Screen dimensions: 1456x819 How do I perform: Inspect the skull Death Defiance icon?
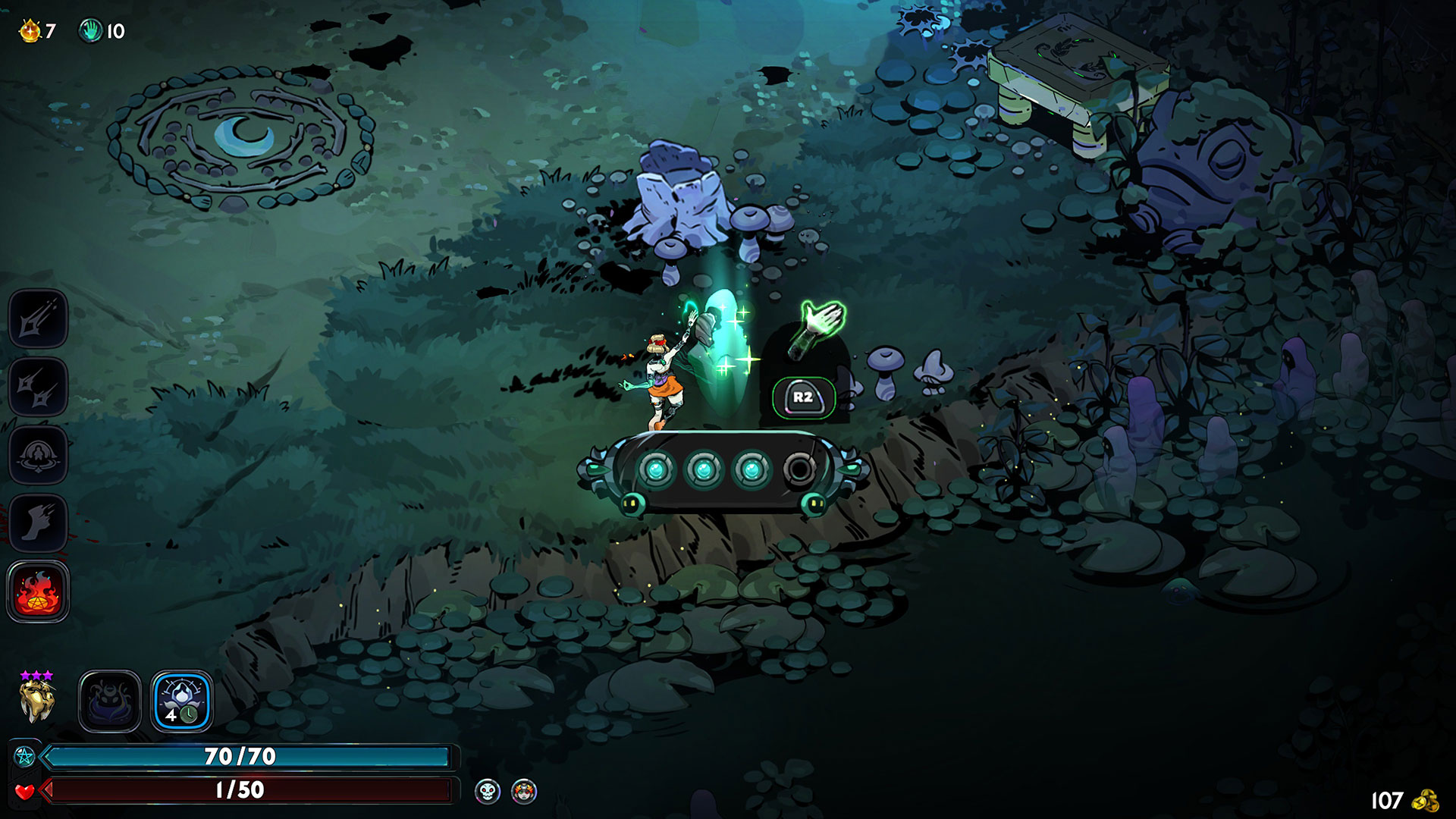point(488,792)
